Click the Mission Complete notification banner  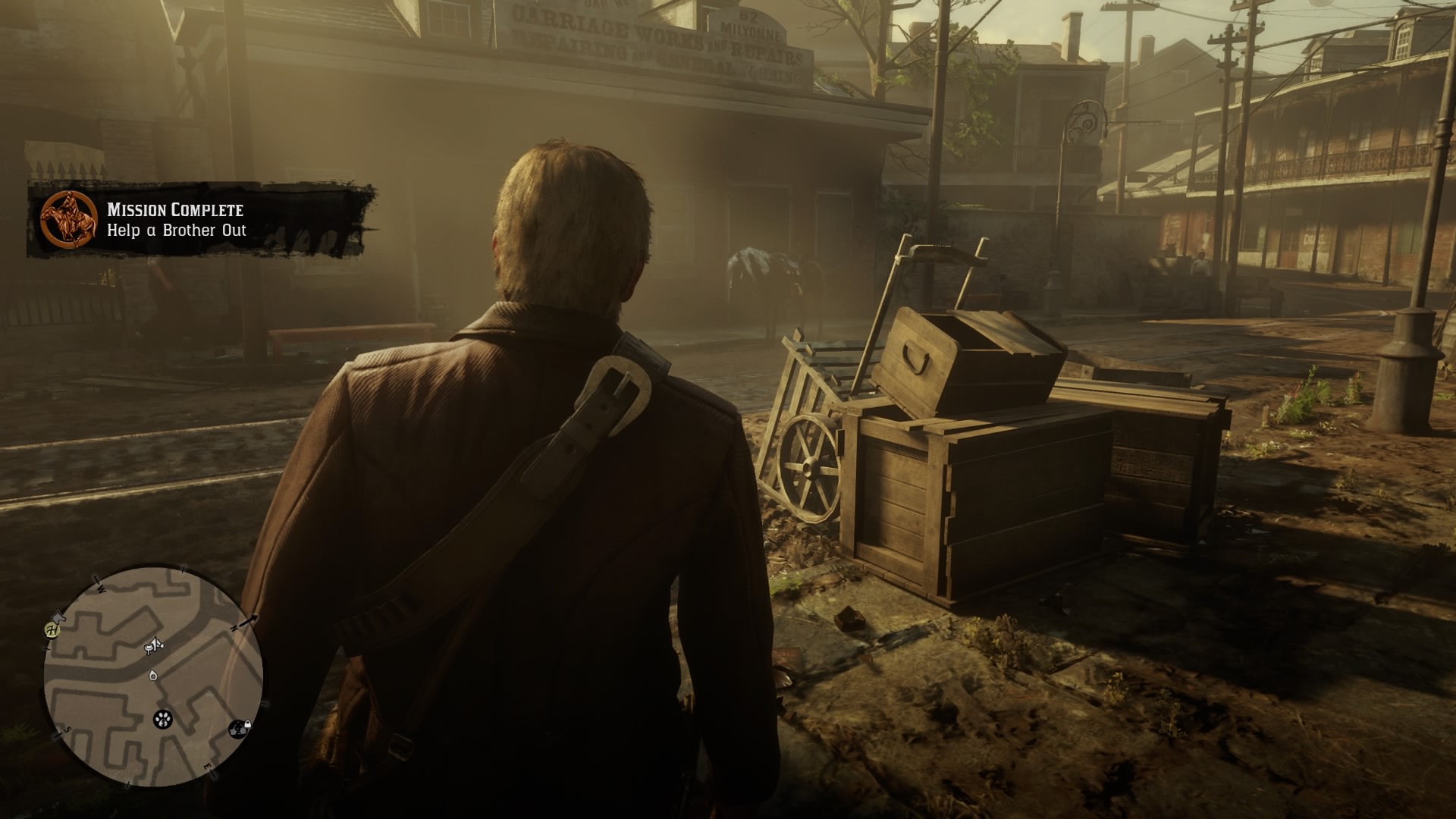[201, 220]
